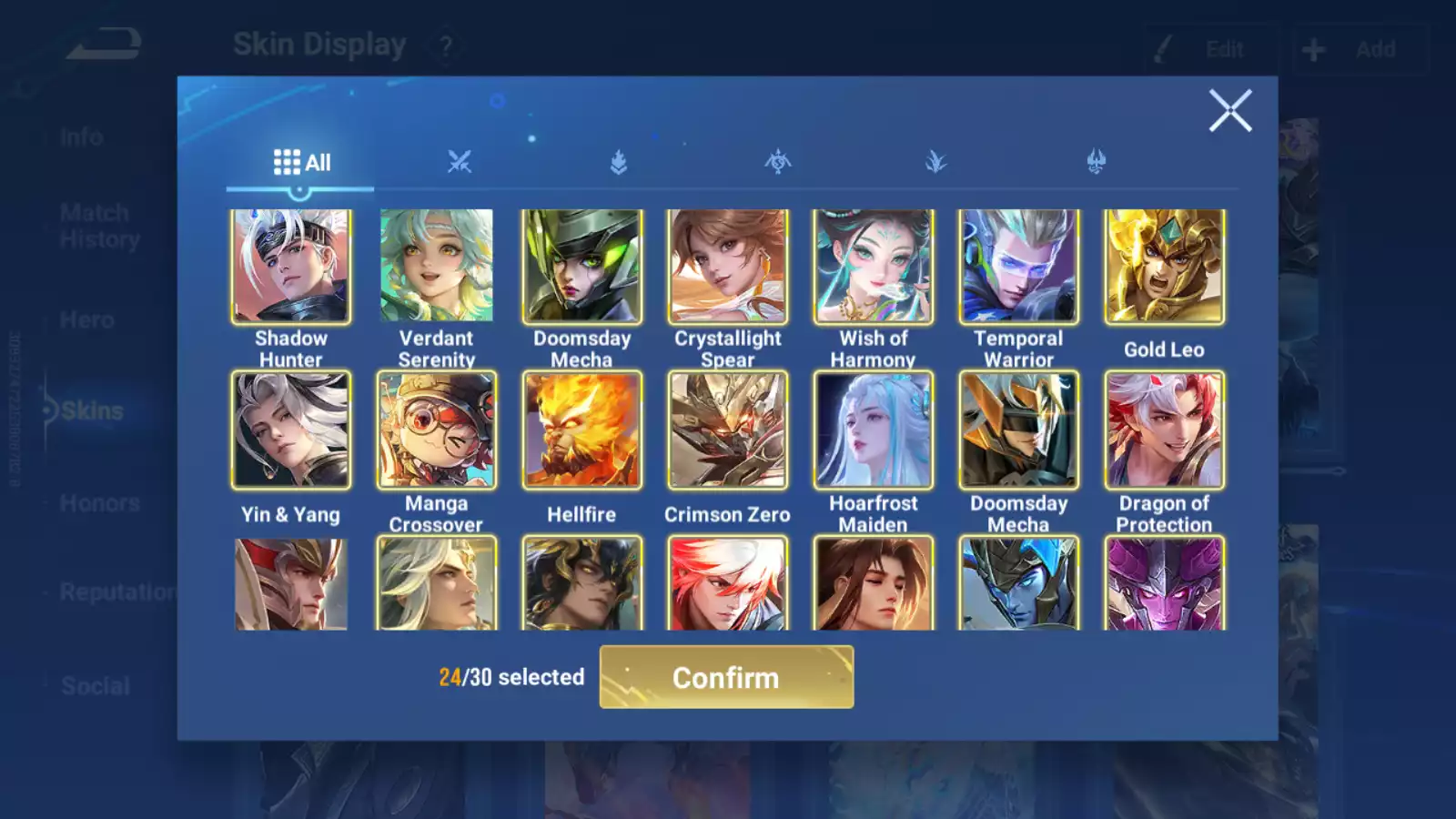Unselect the Gold Leo skin
The height and width of the screenshot is (819, 1456).
[1163, 266]
